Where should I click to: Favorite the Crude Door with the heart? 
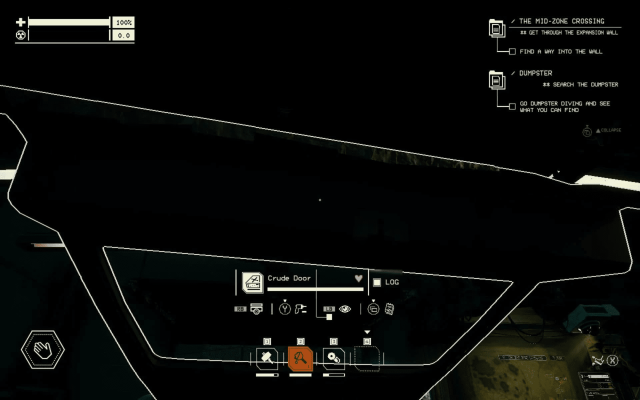pos(358,278)
